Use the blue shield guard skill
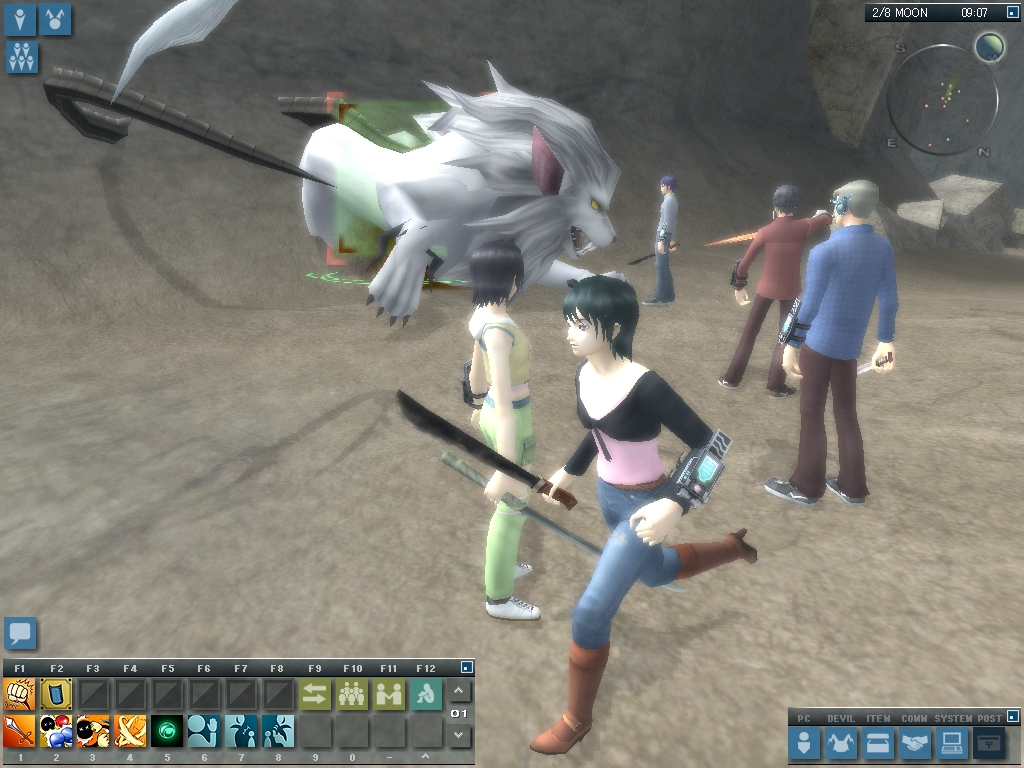Screen dimensions: 1024x768 pos(56,694)
